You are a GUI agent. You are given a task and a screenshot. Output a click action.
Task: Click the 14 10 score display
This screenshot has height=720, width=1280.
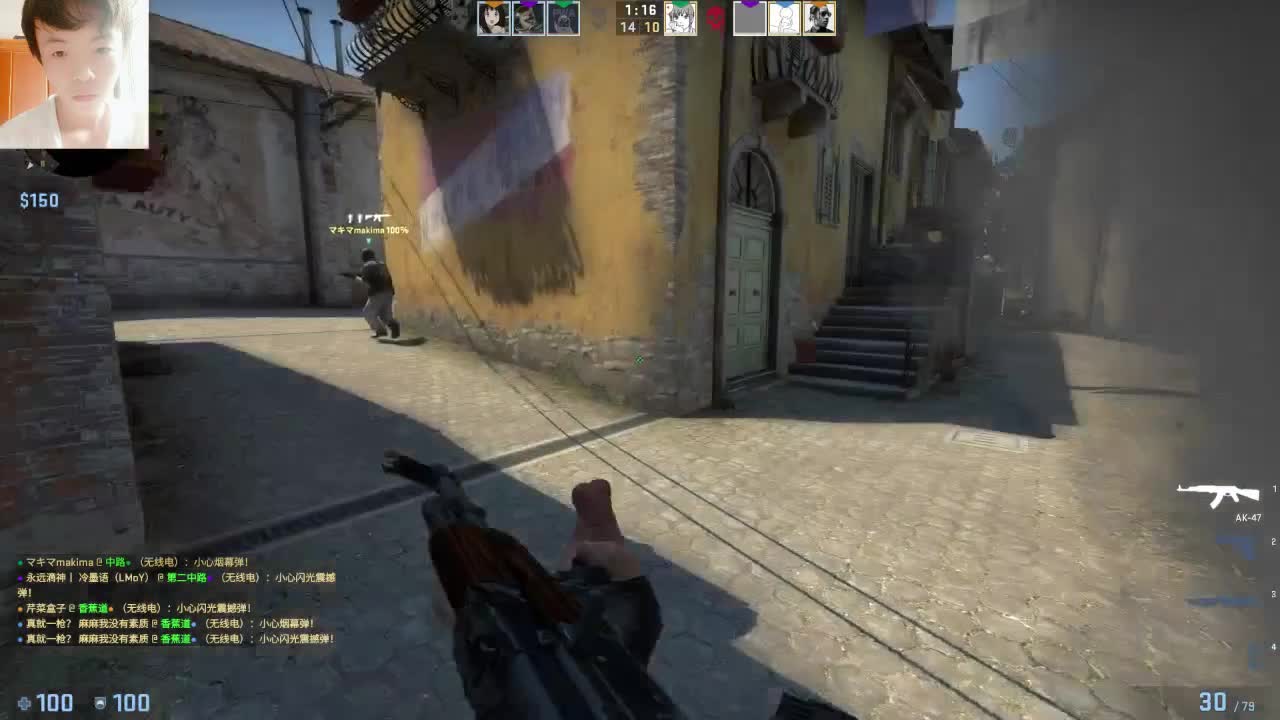(637, 27)
